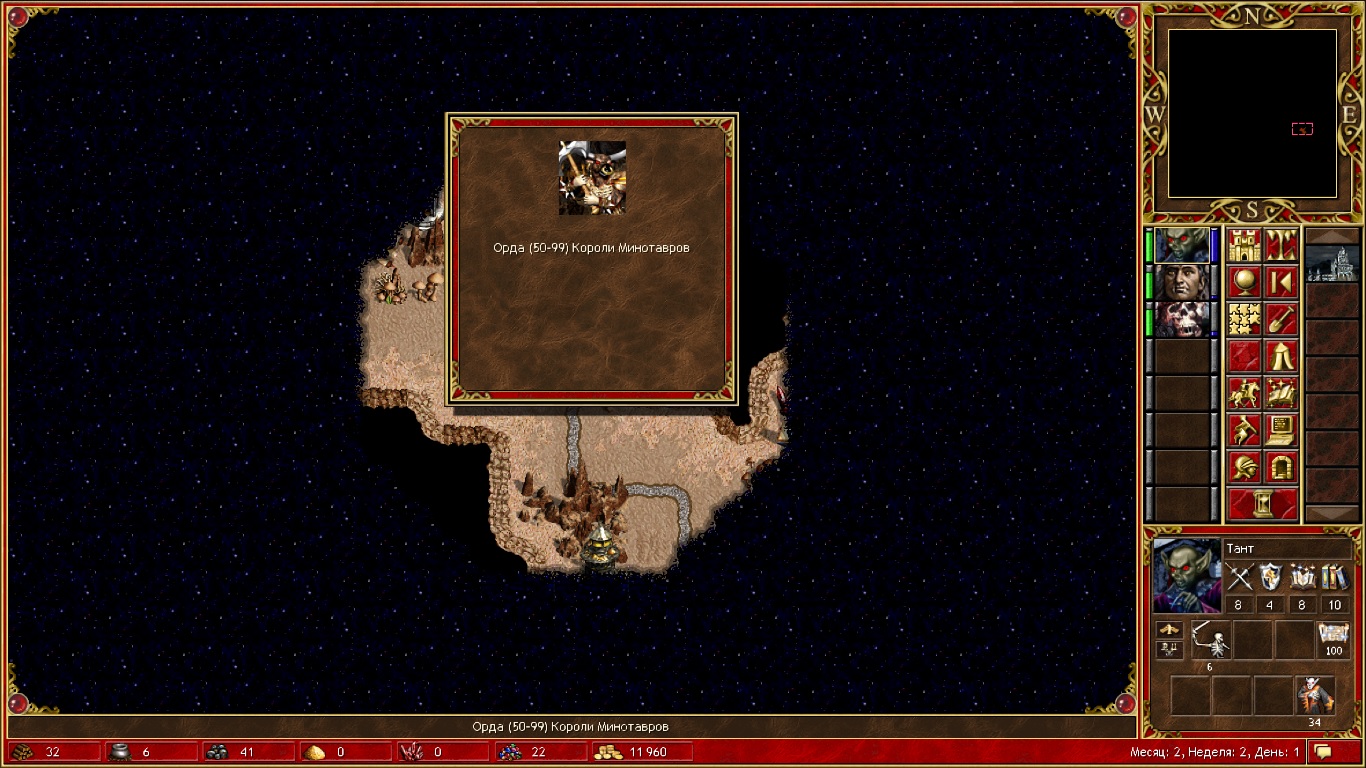Screen dimensions: 1366x768
Task: Move hero with the horseman button
Action: tap(1244, 393)
